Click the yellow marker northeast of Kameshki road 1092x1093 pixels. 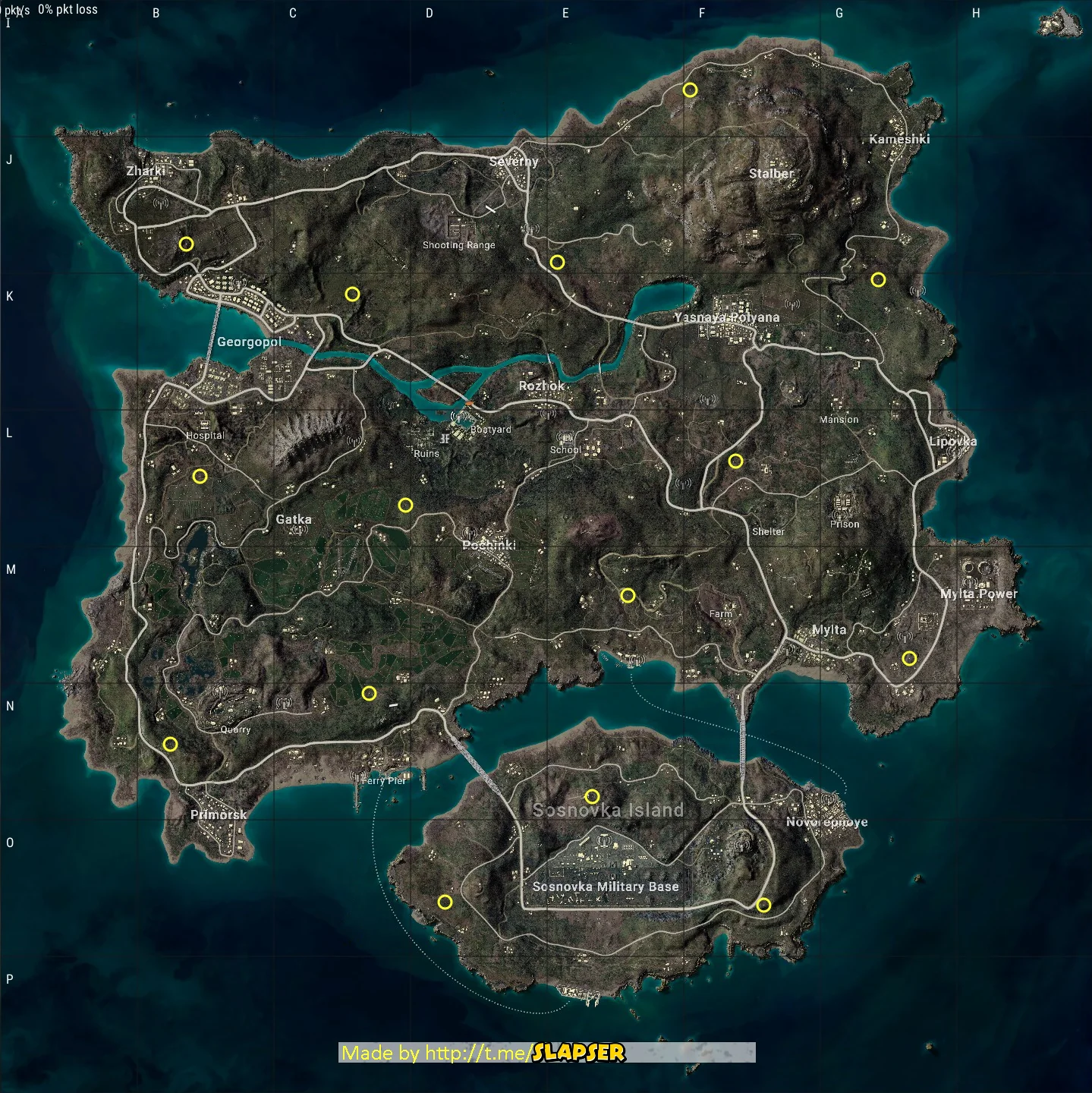tap(879, 279)
